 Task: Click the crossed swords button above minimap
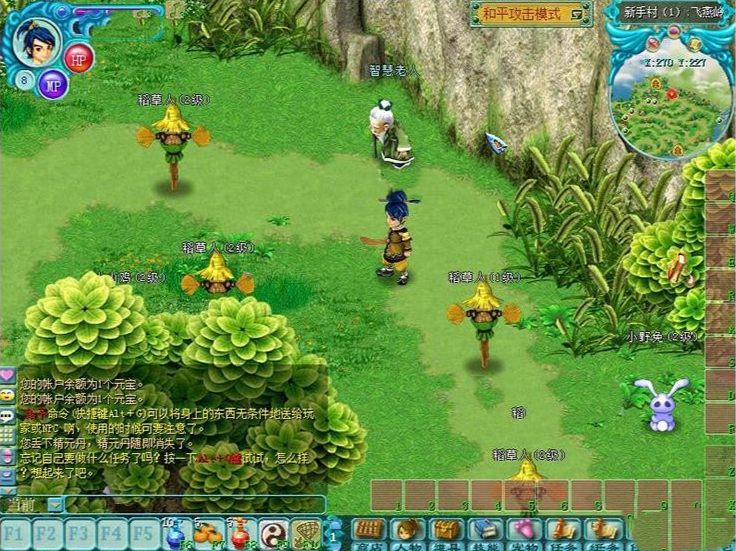pos(651,44)
